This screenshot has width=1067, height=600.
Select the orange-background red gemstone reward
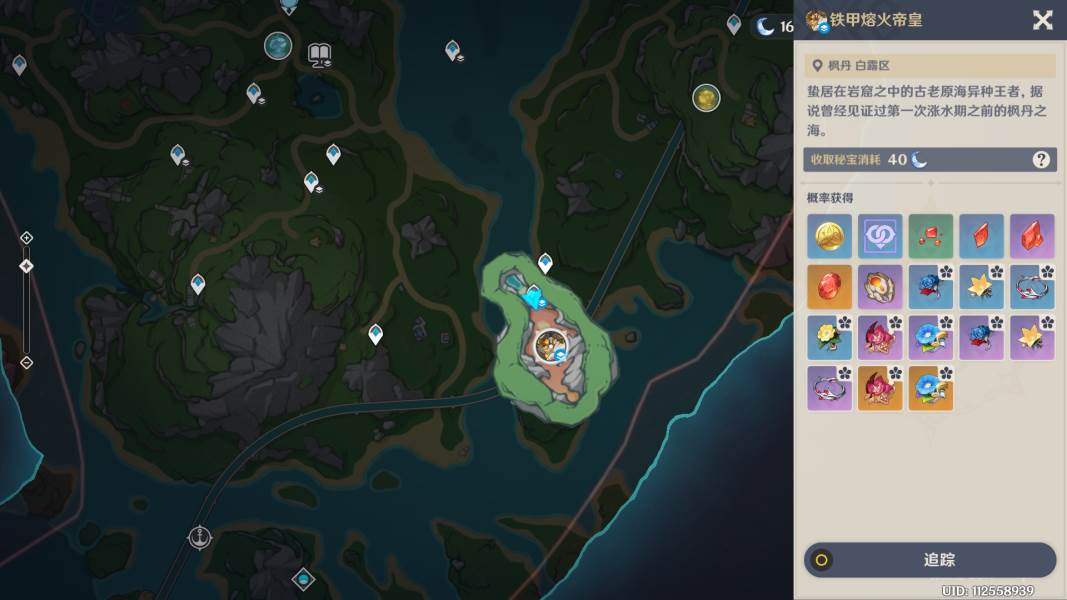(830, 287)
